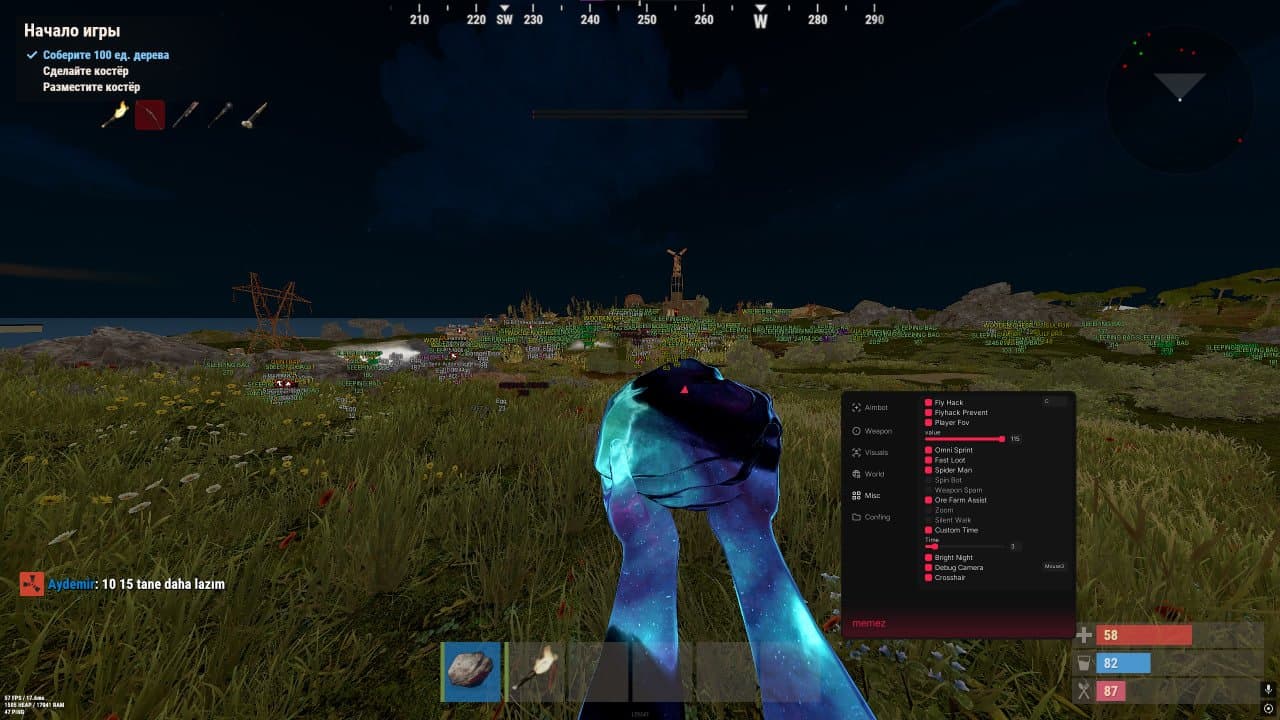
Task: Toggle Bright Night on or off
Action: (928, 557)
